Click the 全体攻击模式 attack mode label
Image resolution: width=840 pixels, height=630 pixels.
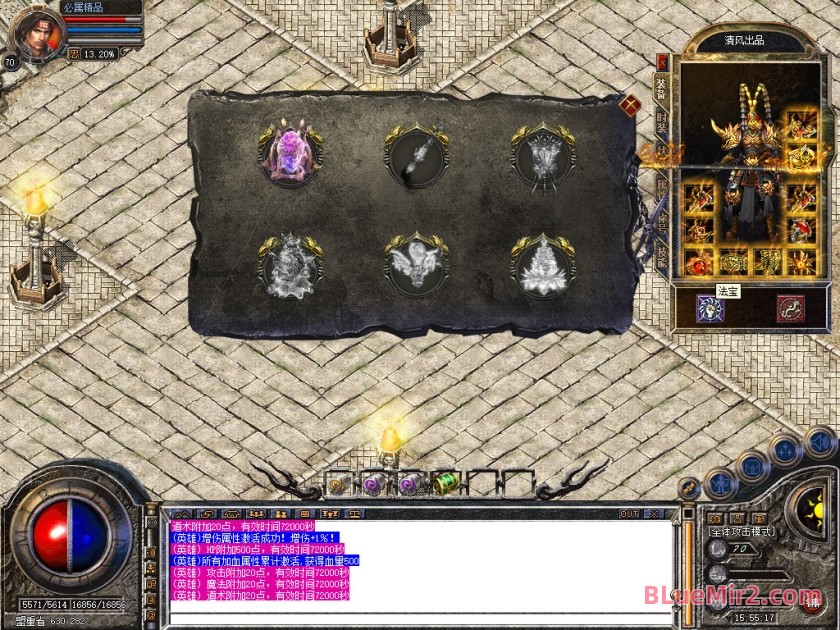[741, 532]
